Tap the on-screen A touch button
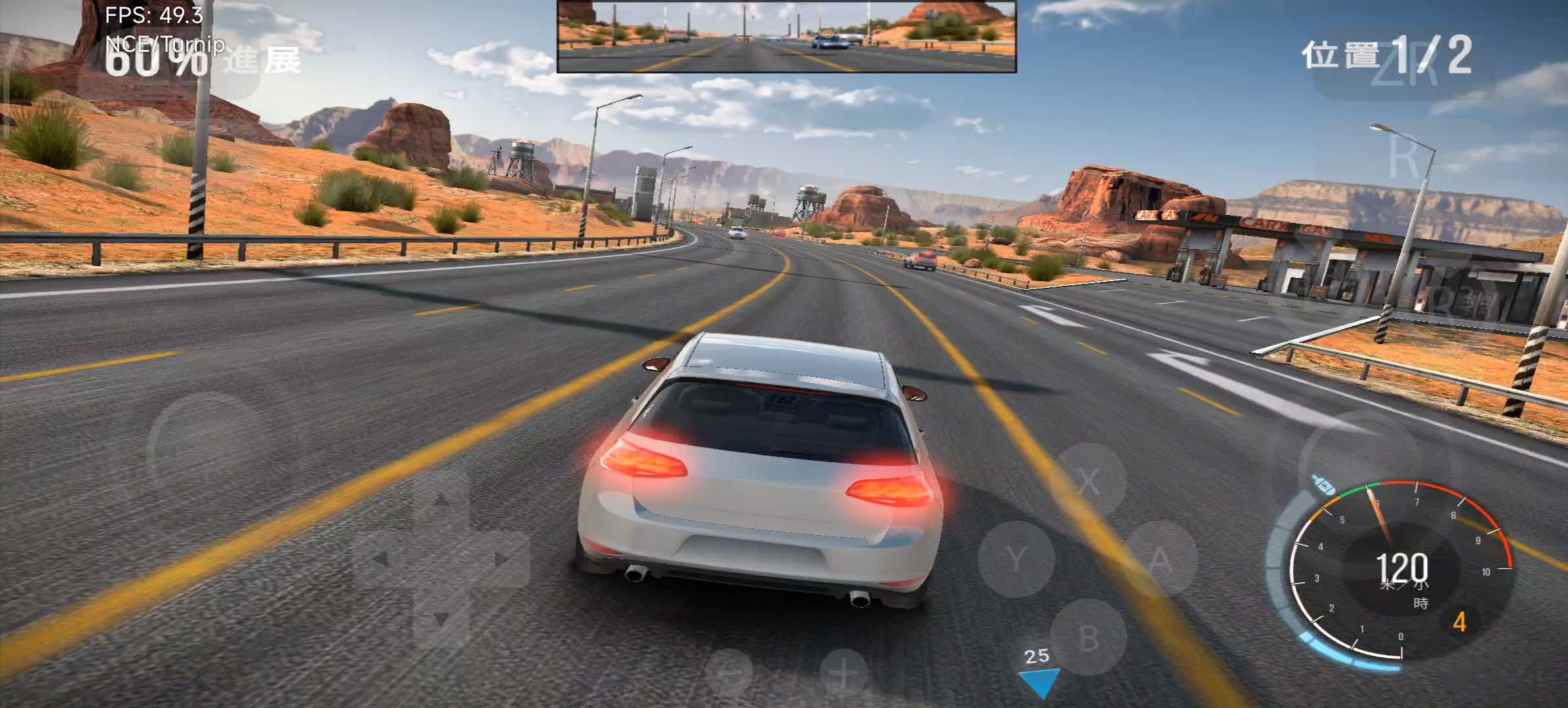This screenshot has width=1568, height=708. (x=1160, y=559)
